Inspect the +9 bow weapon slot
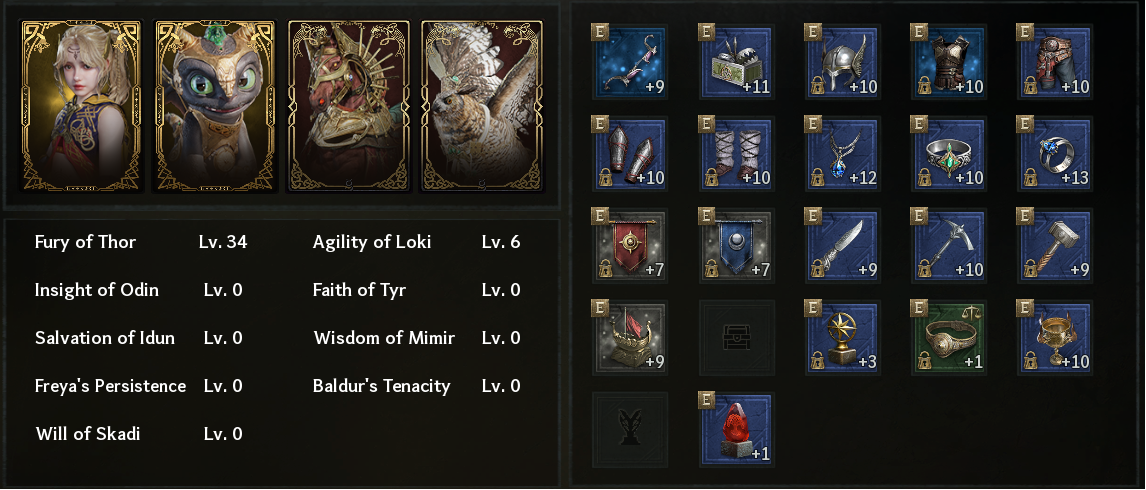1146x490 pixels. click(x=629, y=62)
